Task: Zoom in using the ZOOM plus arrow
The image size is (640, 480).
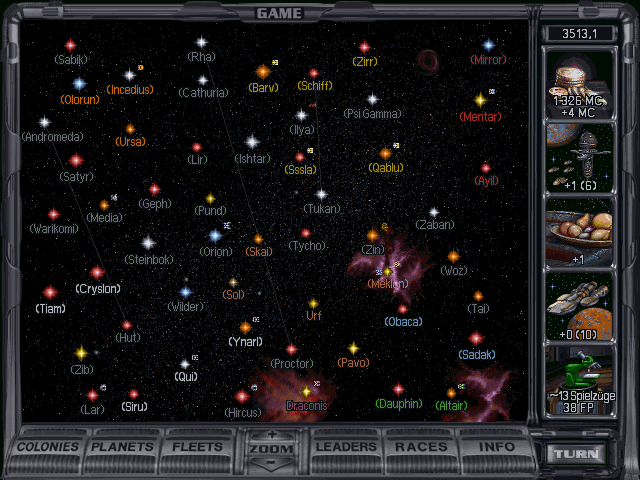Action: [273, 435]
